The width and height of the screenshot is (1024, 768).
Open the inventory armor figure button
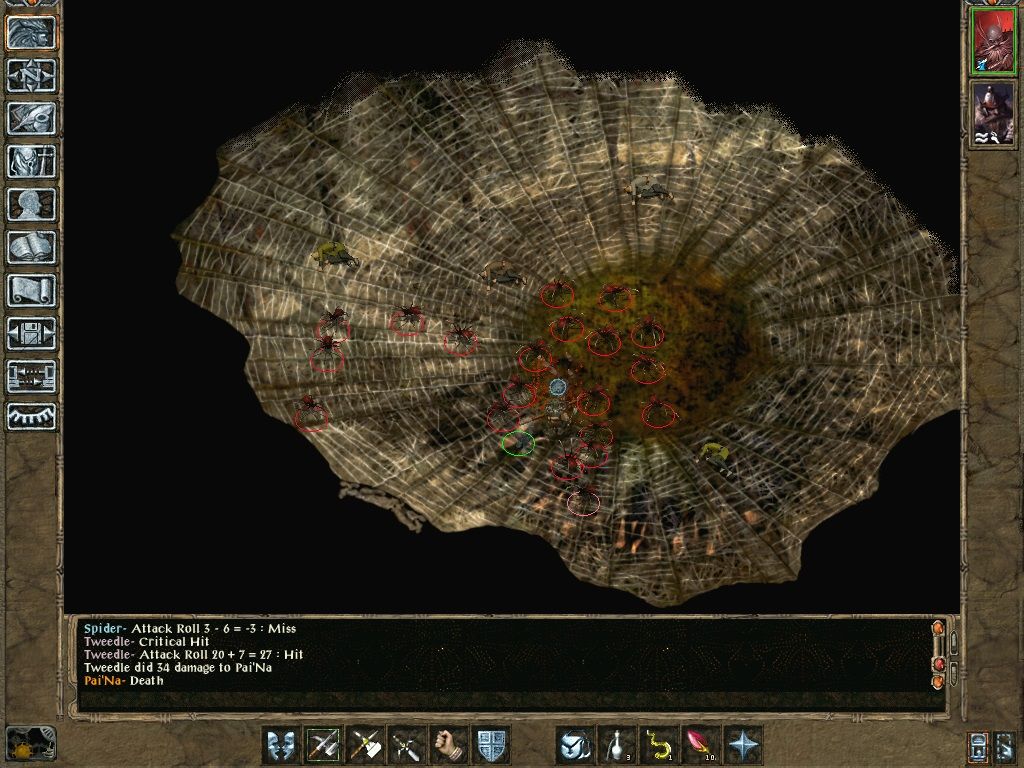pos(31,161)
